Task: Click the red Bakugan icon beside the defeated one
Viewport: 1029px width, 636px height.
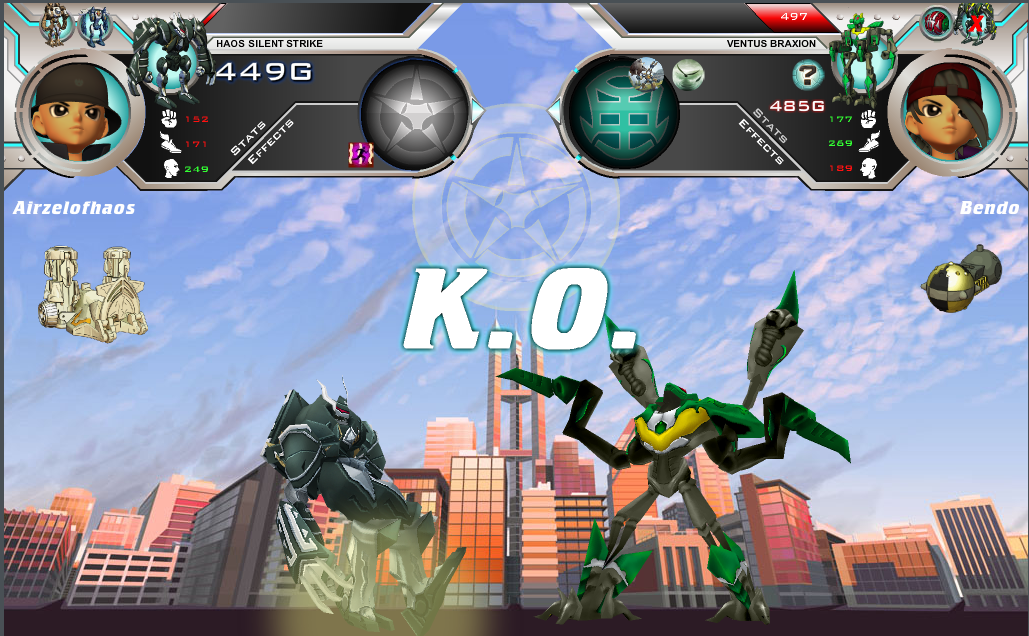Action: [937, 22]
